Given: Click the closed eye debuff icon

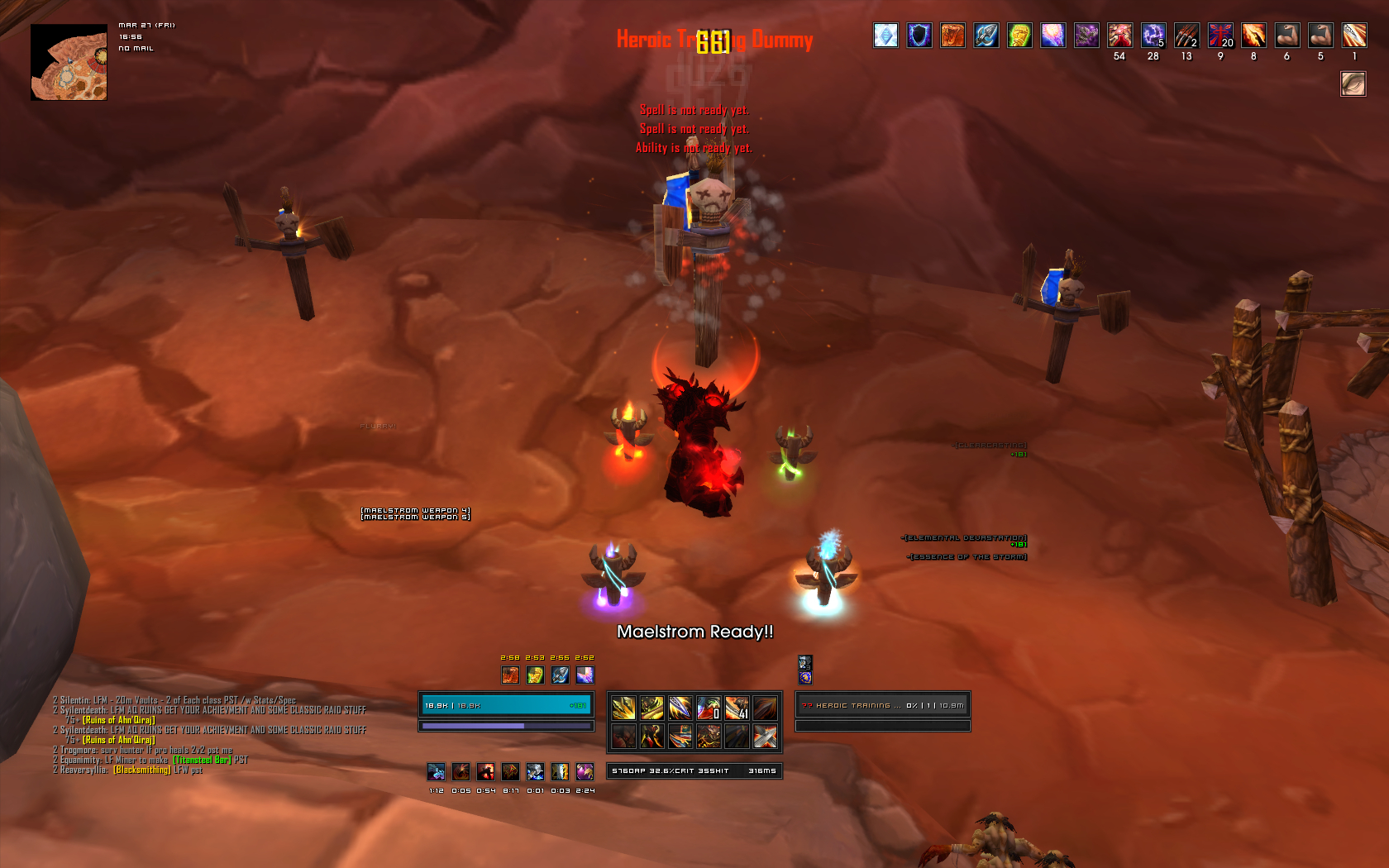Looking at the screenshot, I should point(1353,83).
